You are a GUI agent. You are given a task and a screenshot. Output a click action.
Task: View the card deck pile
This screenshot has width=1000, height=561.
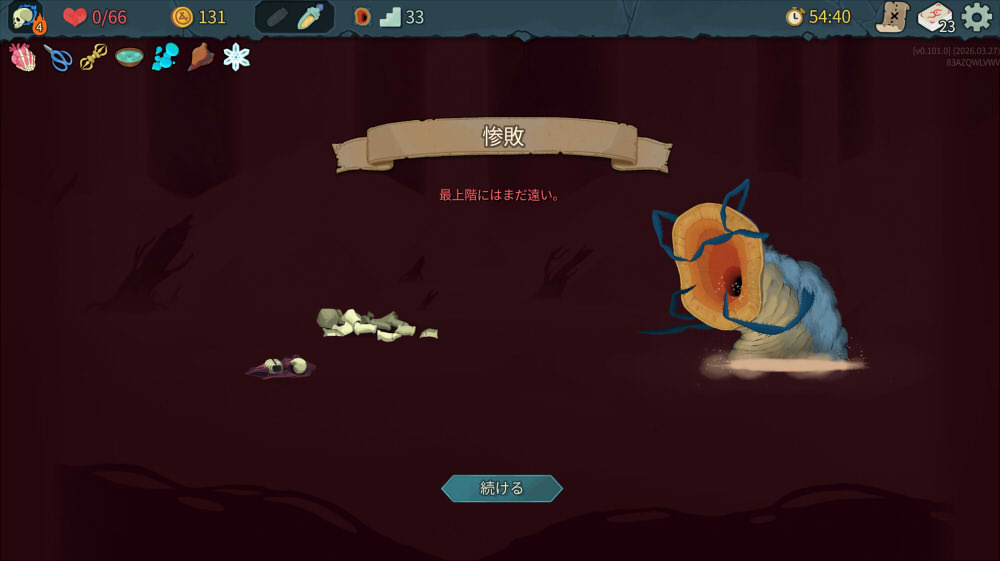[x=935, y=17]
